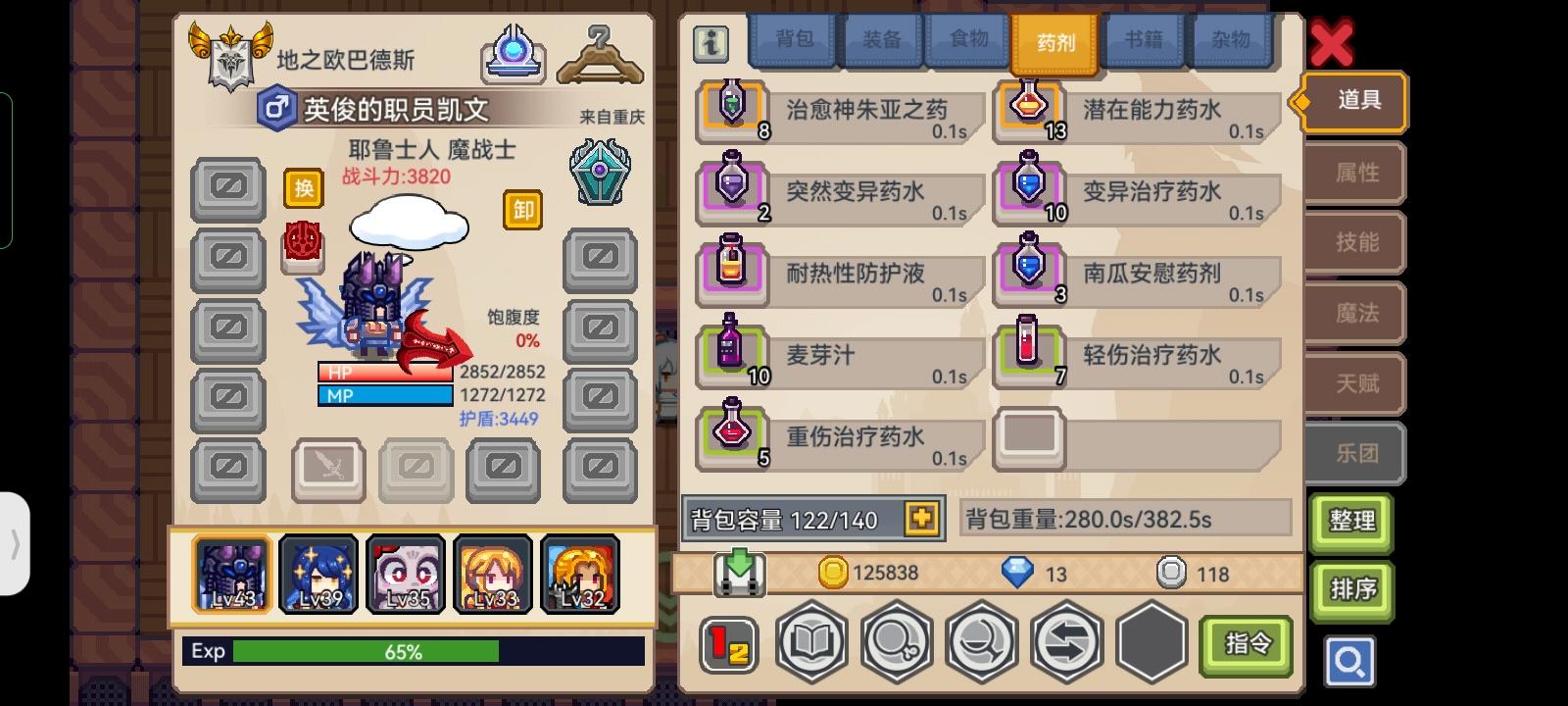
Task: Toggle the 换 equipment swap button
Action: coord(303,188)
